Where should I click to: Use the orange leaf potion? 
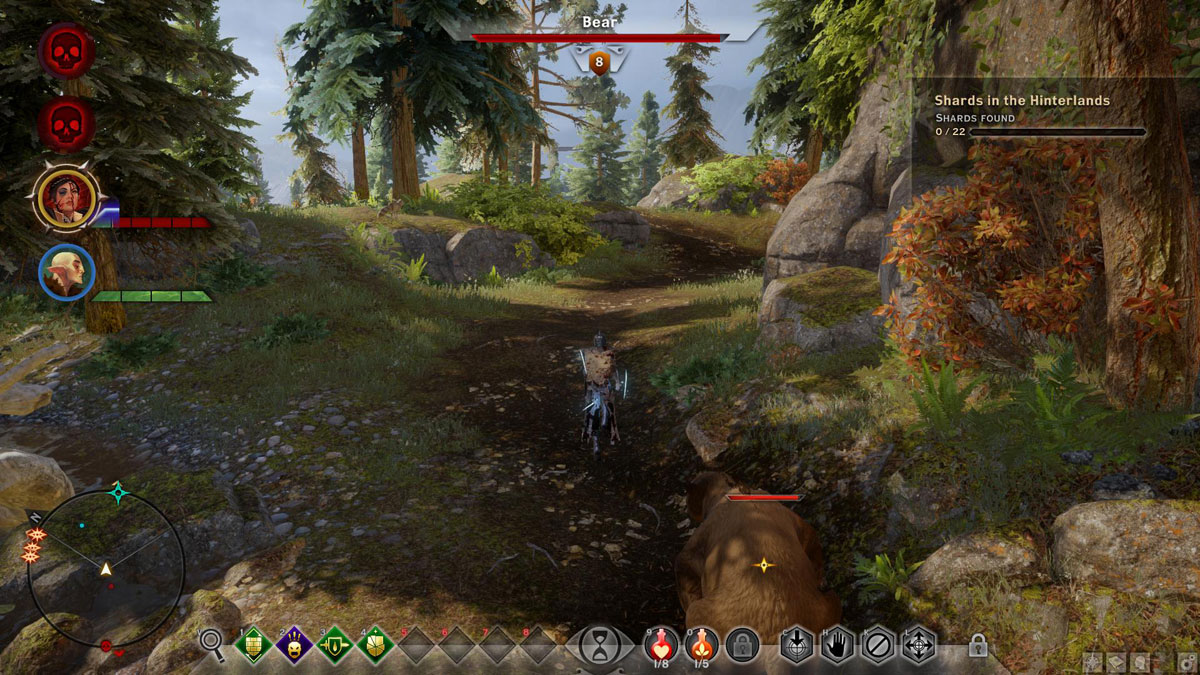point(701,644)
